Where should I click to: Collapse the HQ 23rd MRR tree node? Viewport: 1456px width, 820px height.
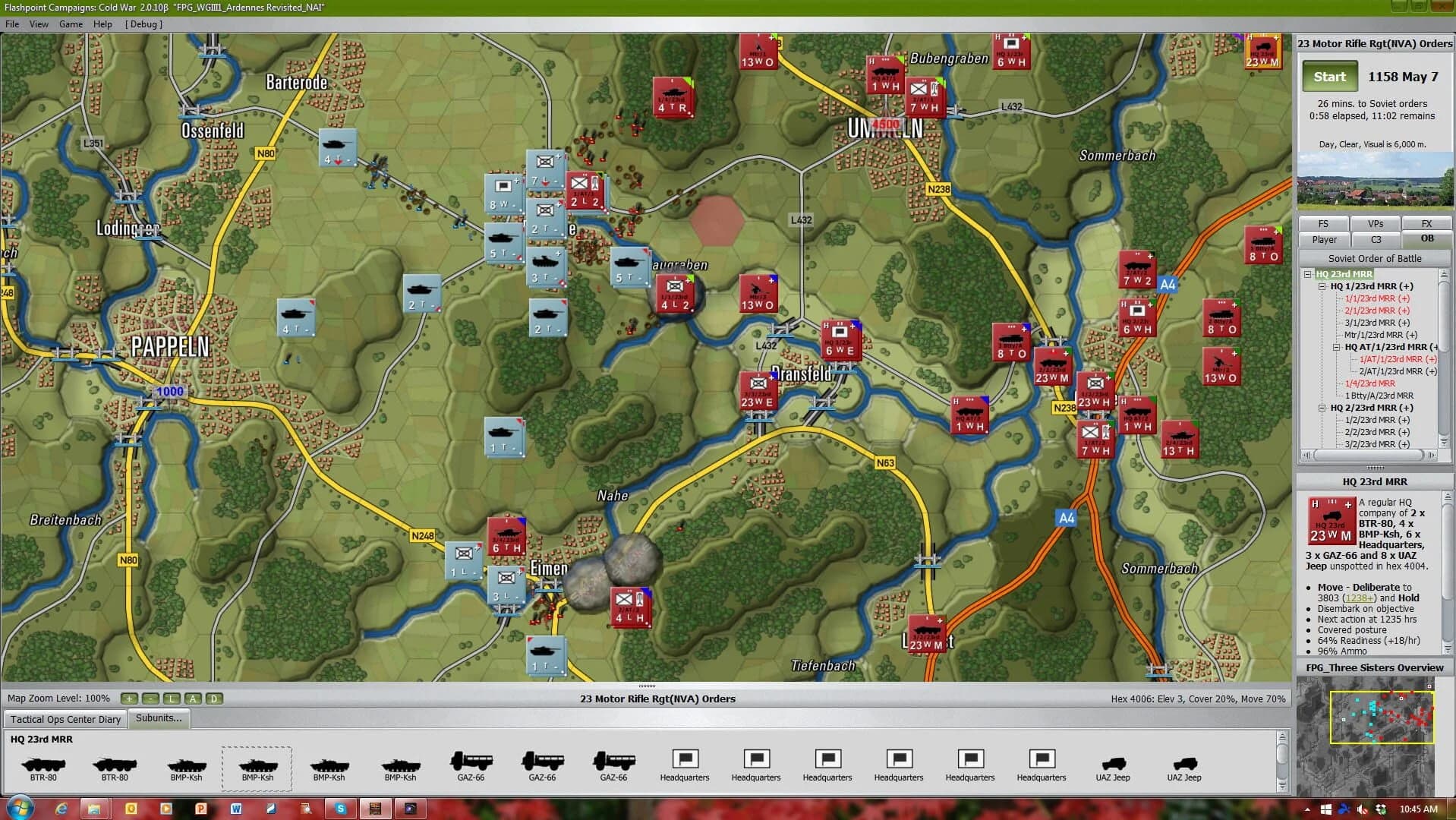point(1307,274)
